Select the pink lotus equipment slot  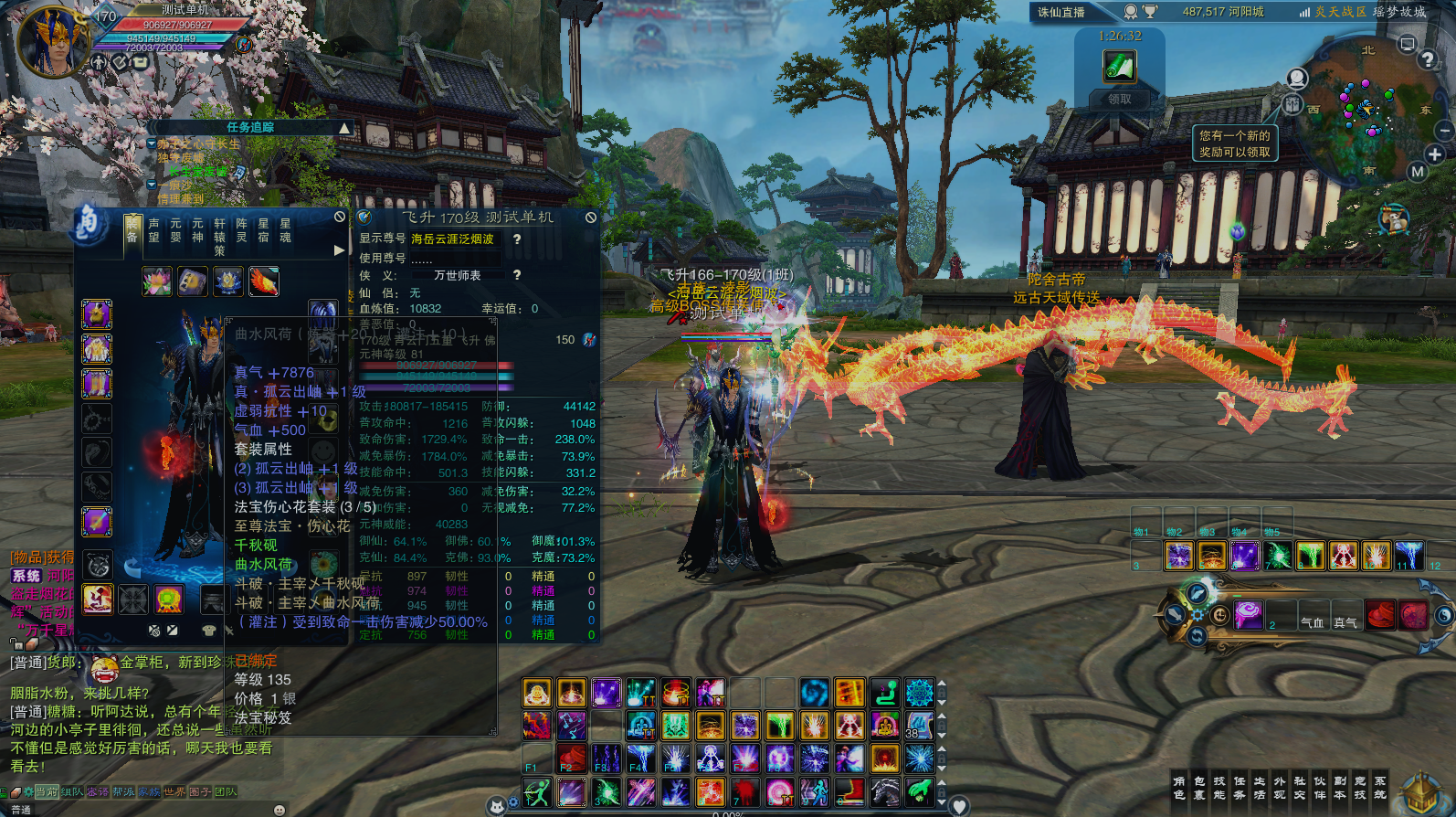[157, 281]
